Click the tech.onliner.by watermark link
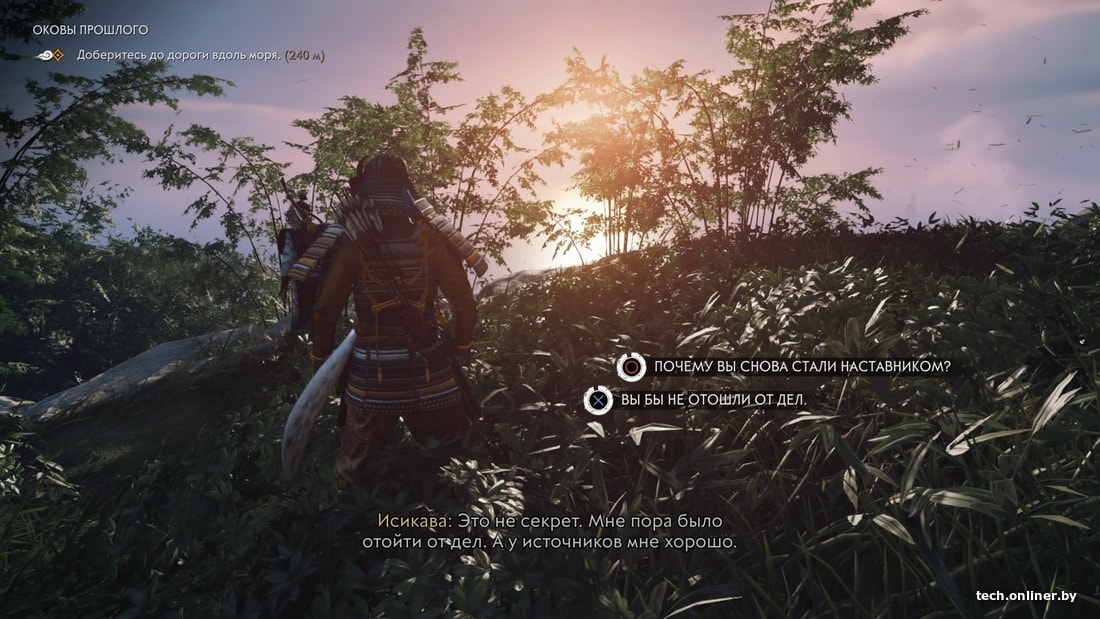This screenshot has height=619, width=1100. (1026, 597)
